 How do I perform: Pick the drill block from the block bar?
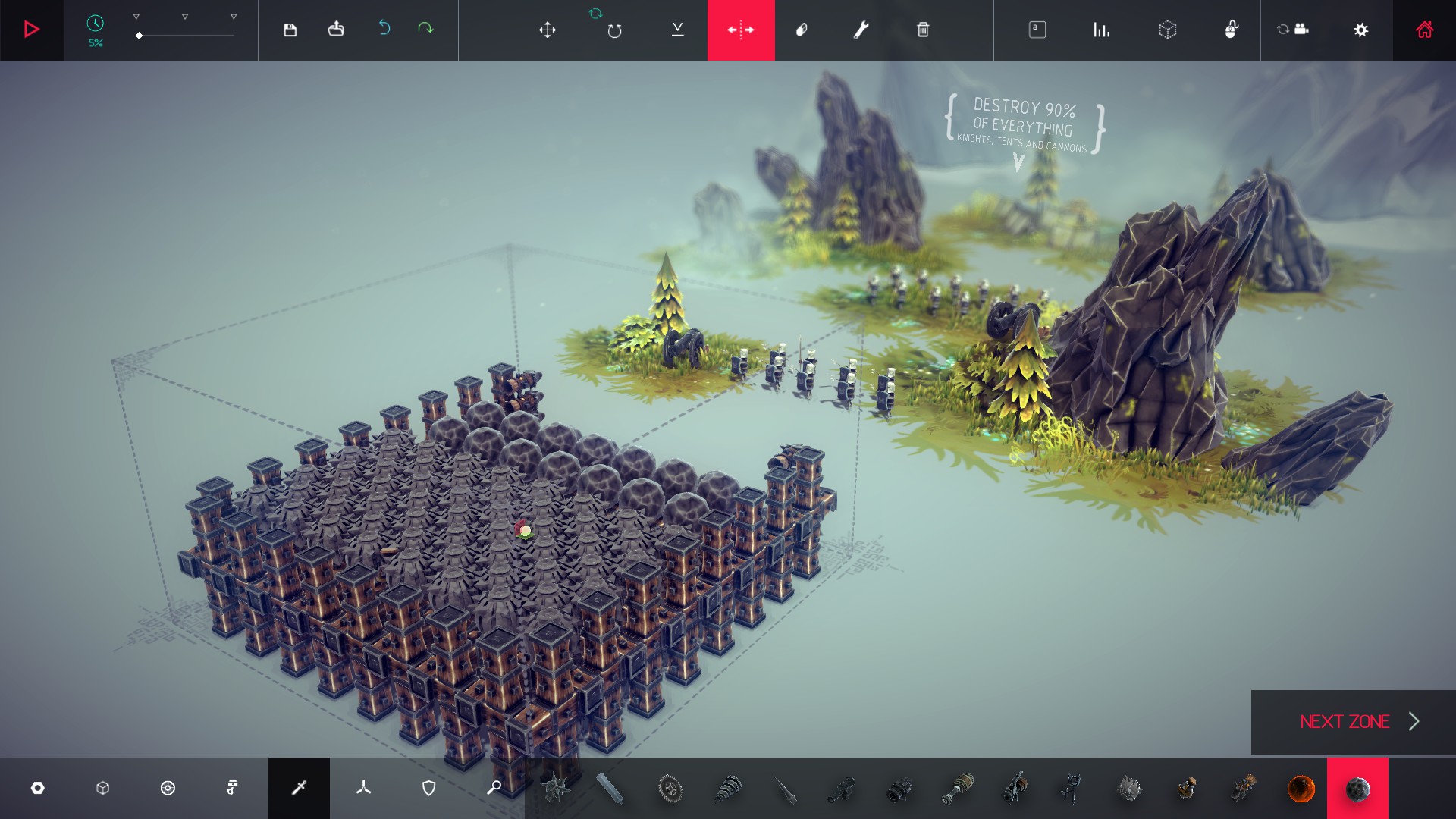(728, 788)
